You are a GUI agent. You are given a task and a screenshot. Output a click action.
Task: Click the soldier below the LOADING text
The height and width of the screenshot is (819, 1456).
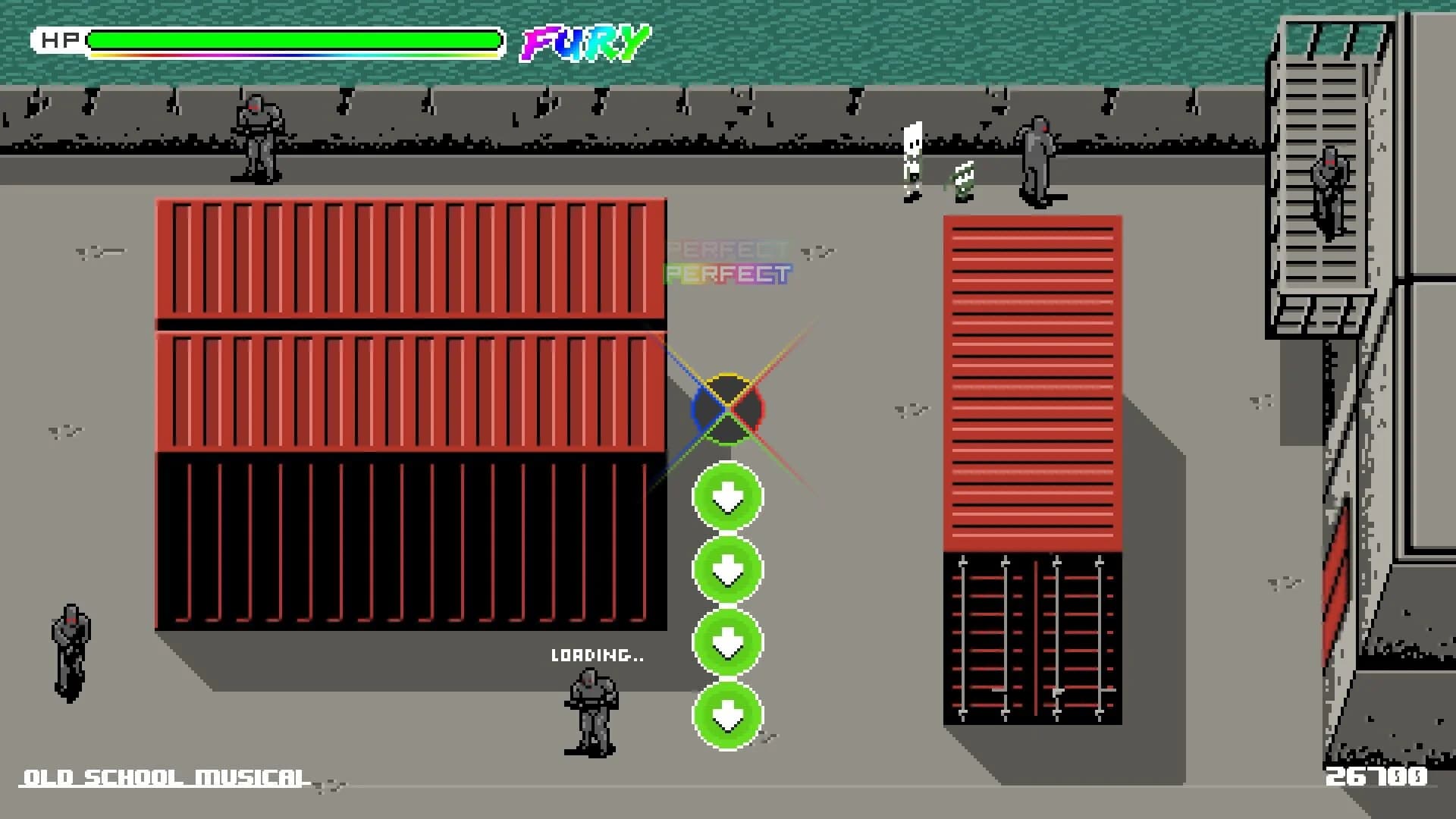tap(590, 713)
